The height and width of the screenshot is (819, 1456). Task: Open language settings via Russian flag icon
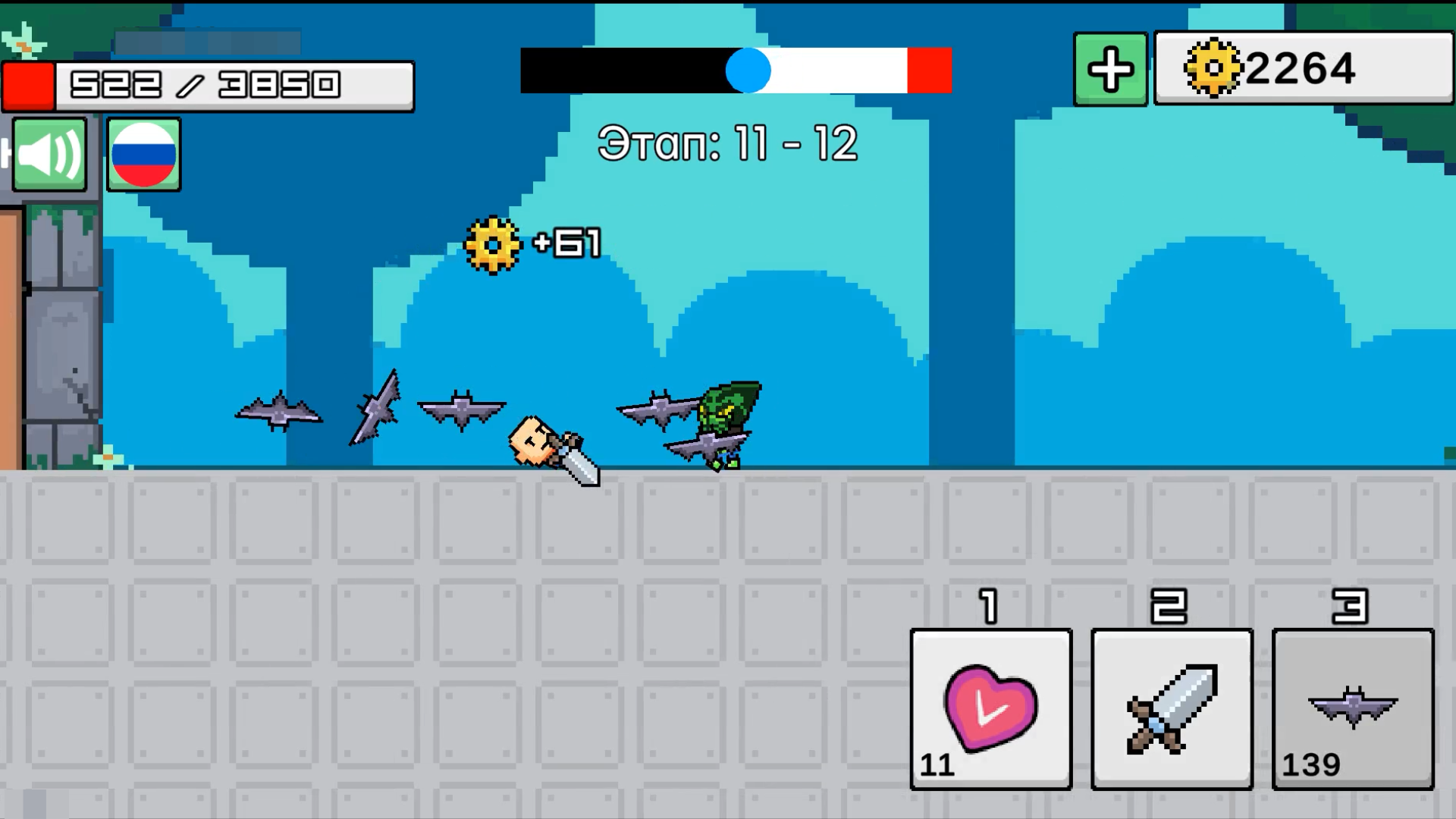click(143, 155)
